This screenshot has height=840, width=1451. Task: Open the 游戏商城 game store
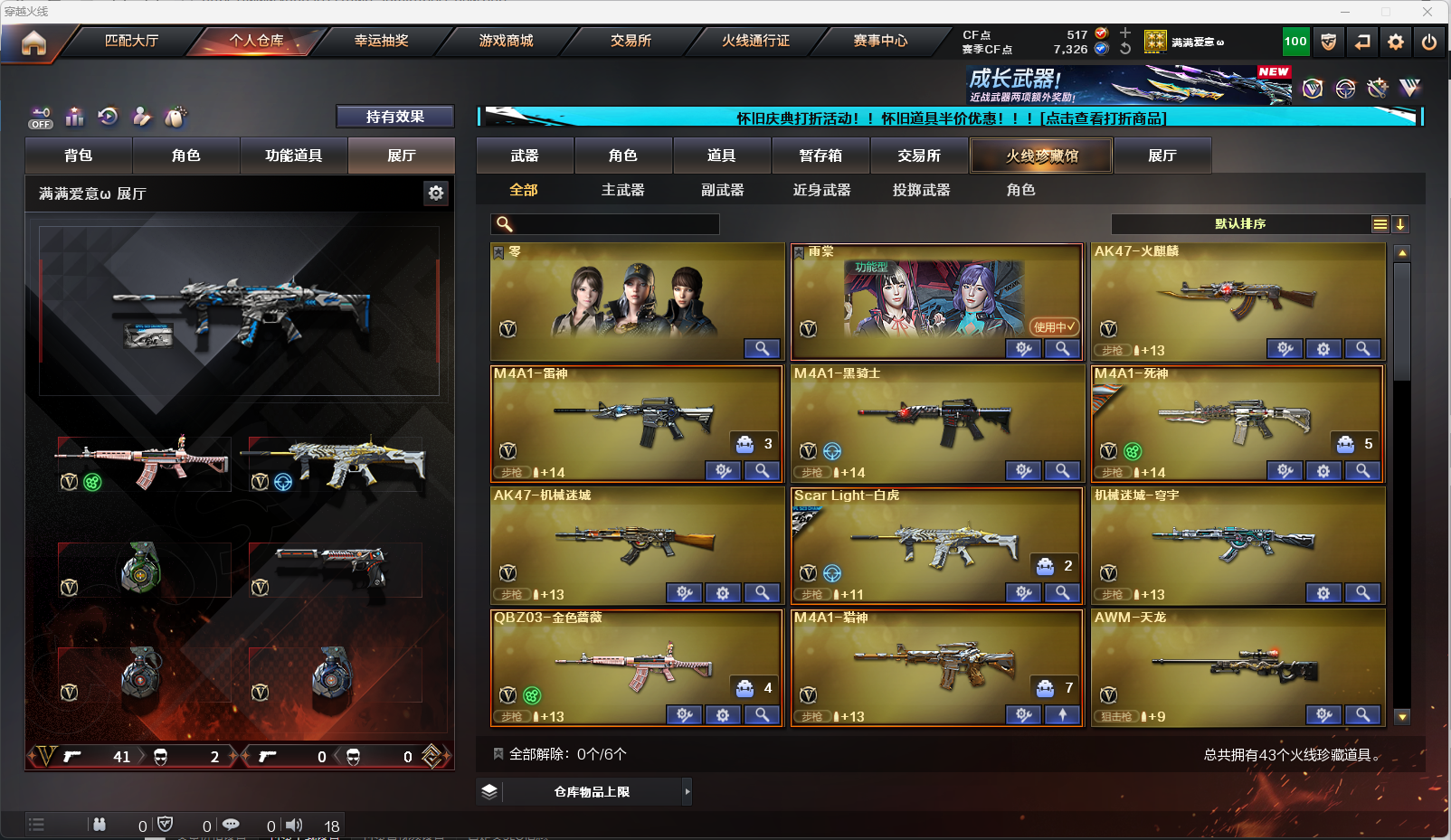[x=506, y=41]
